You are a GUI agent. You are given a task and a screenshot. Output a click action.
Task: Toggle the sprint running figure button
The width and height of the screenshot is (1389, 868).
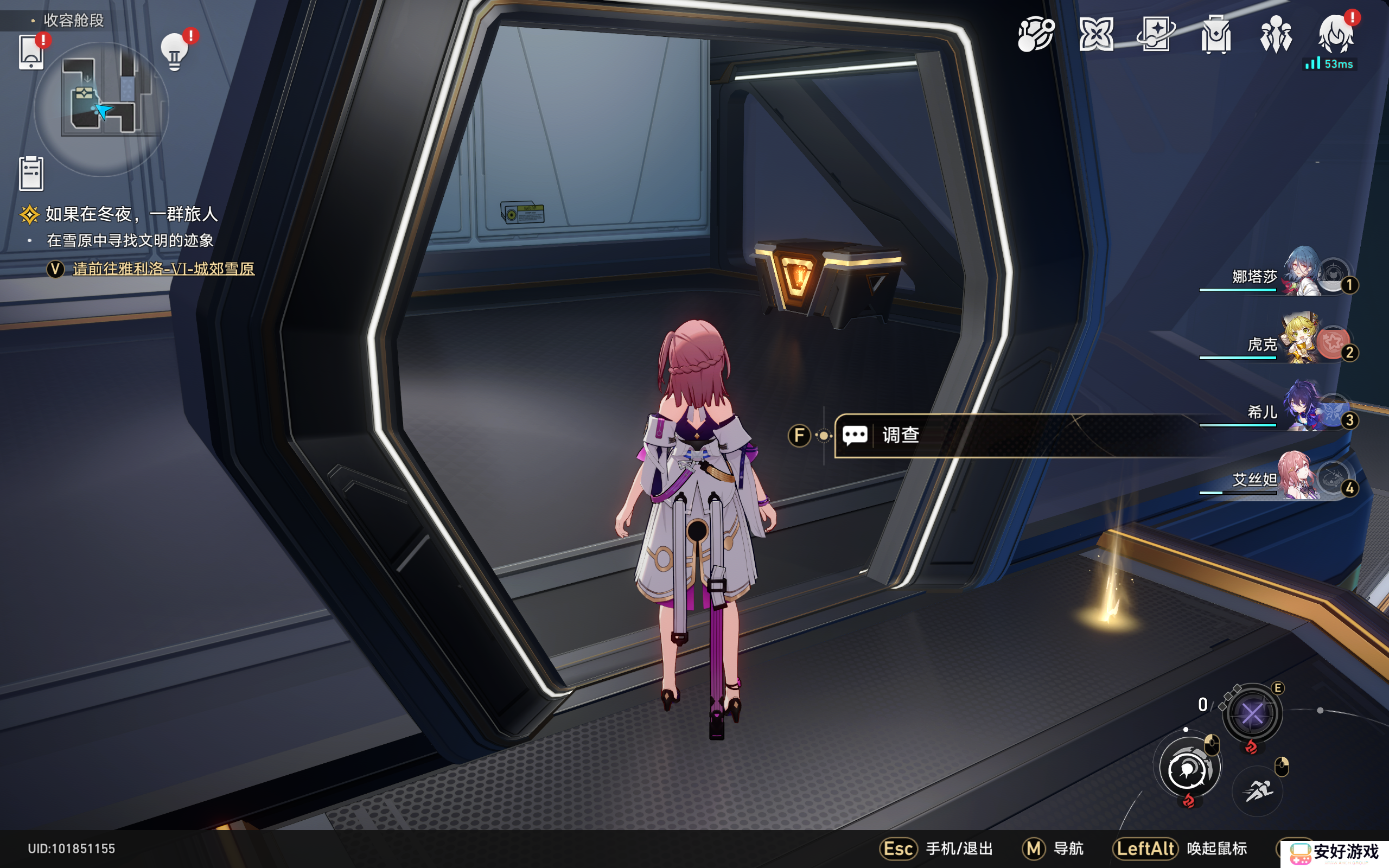pos(1257,792)
